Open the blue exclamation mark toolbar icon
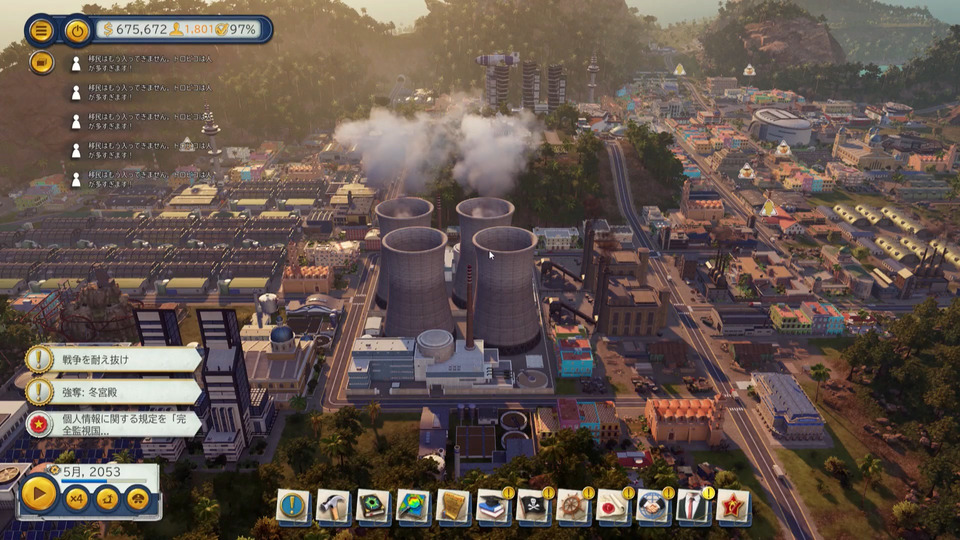The height and width of the screenshot is (540, 960). [x=293, y=506]
